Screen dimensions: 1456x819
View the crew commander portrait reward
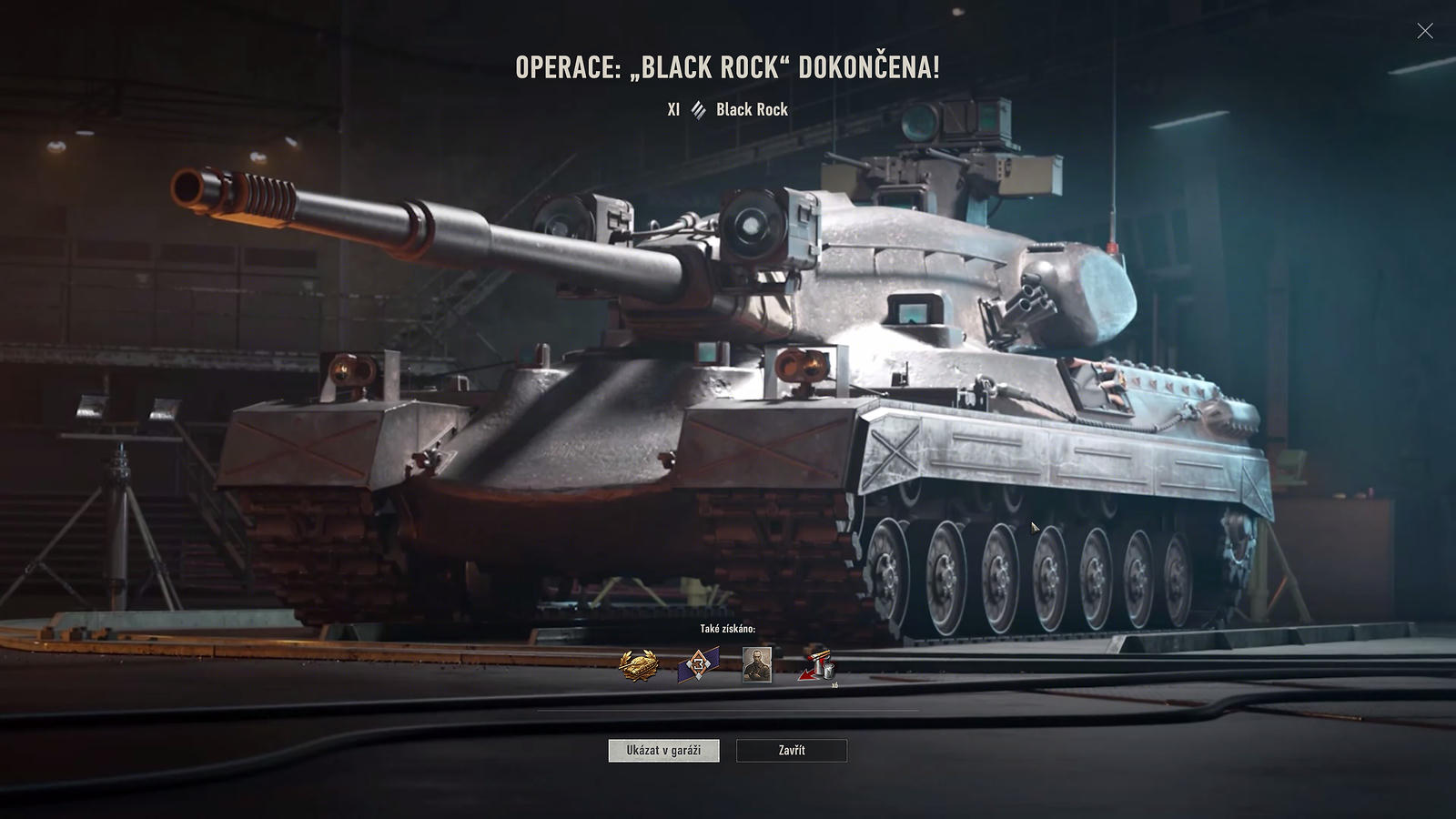click(x=757, y=664)
